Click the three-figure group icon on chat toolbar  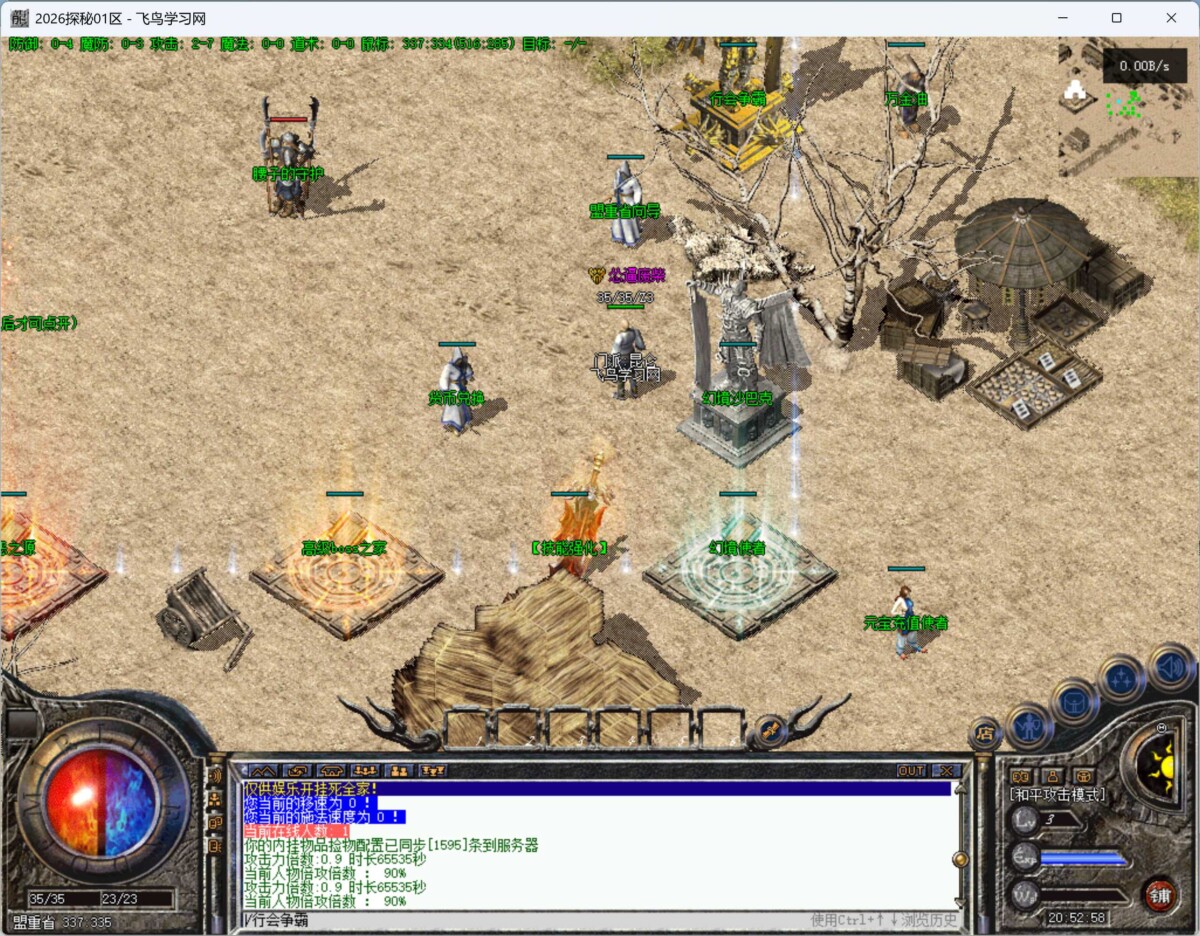coord(365,771)
